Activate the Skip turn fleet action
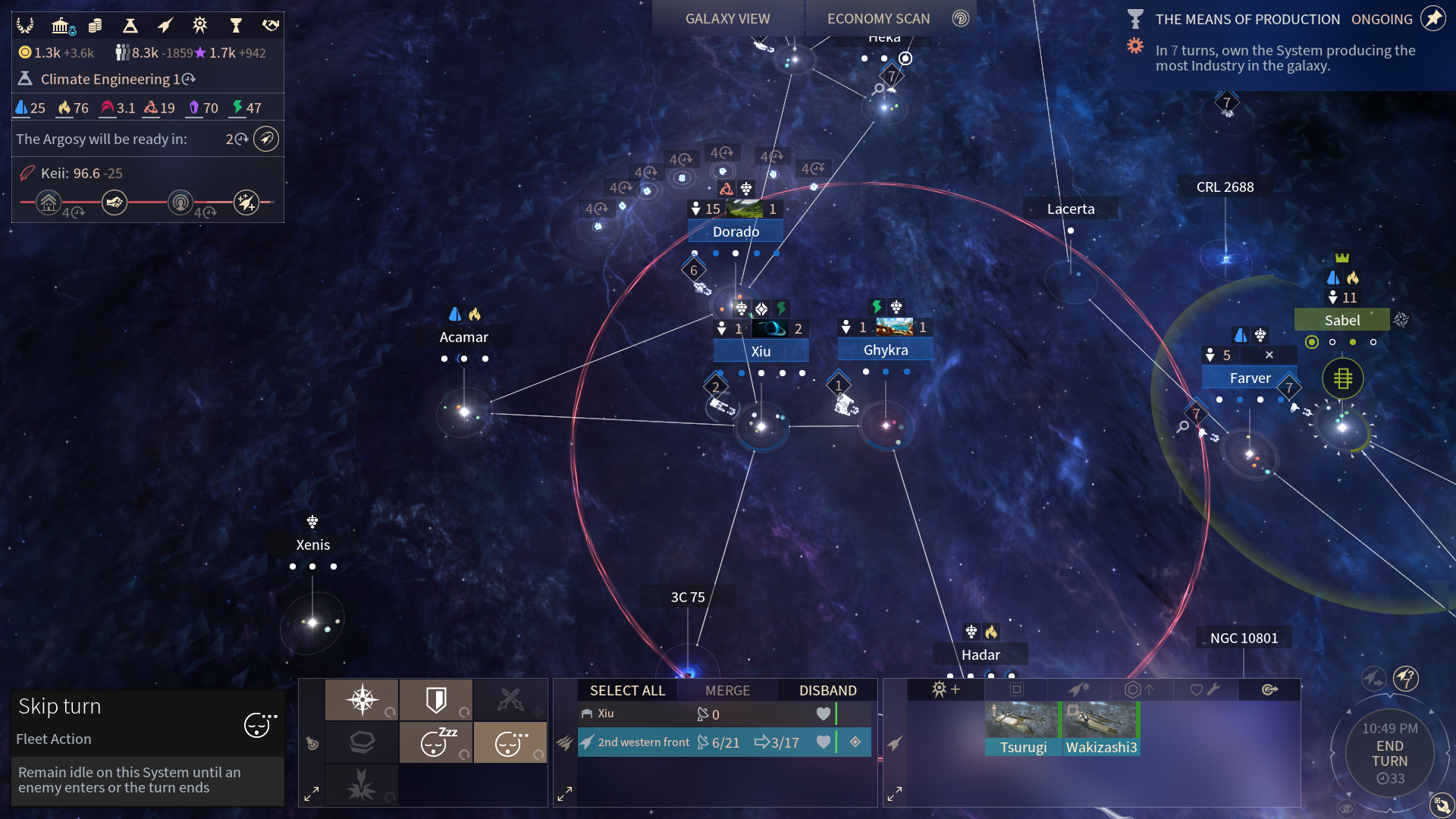This screenshot has height=819, width=1456. pyautogui.click(x=510, y=742)
